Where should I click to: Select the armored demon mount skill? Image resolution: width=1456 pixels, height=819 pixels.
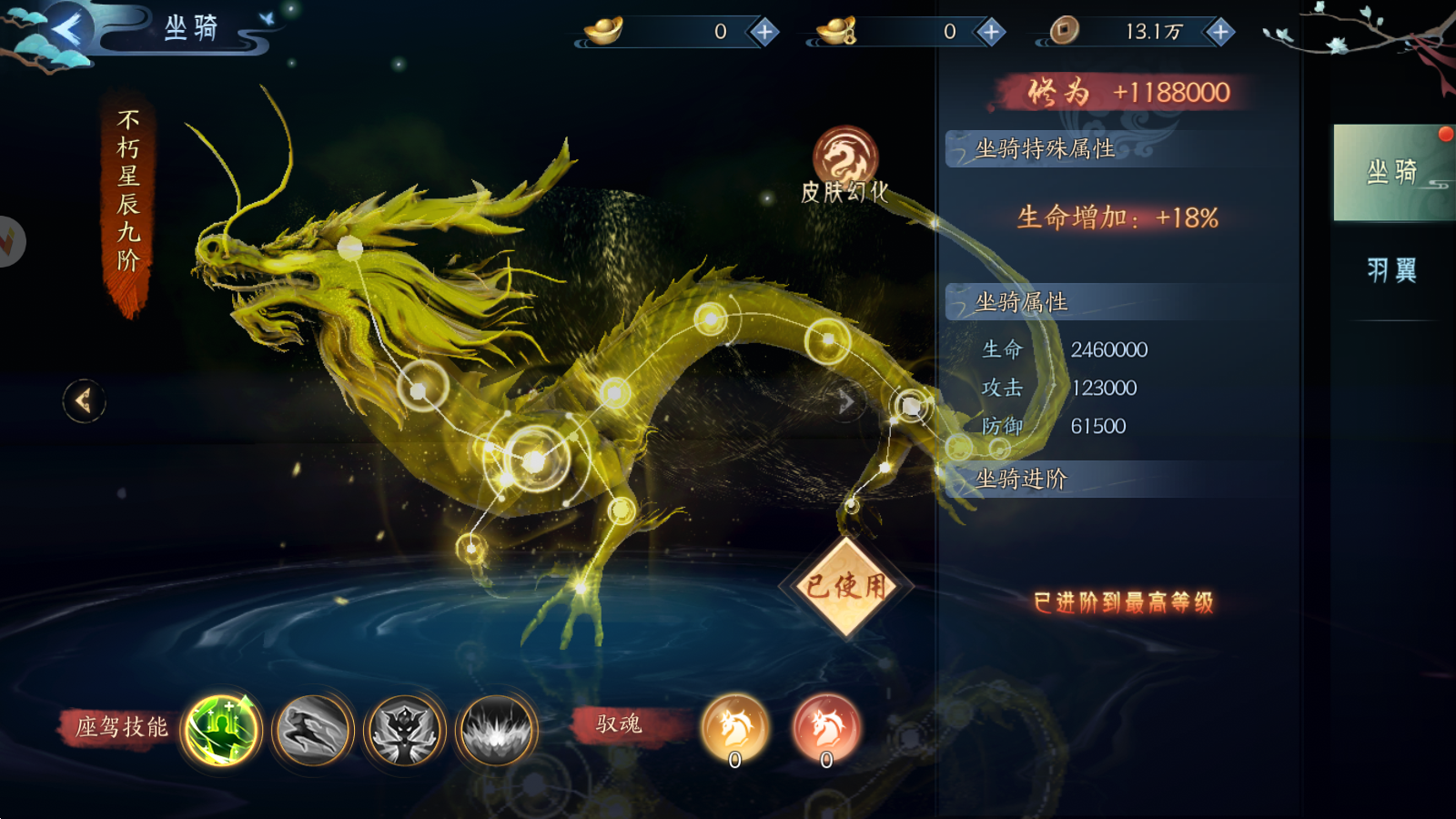click(404, 730)
